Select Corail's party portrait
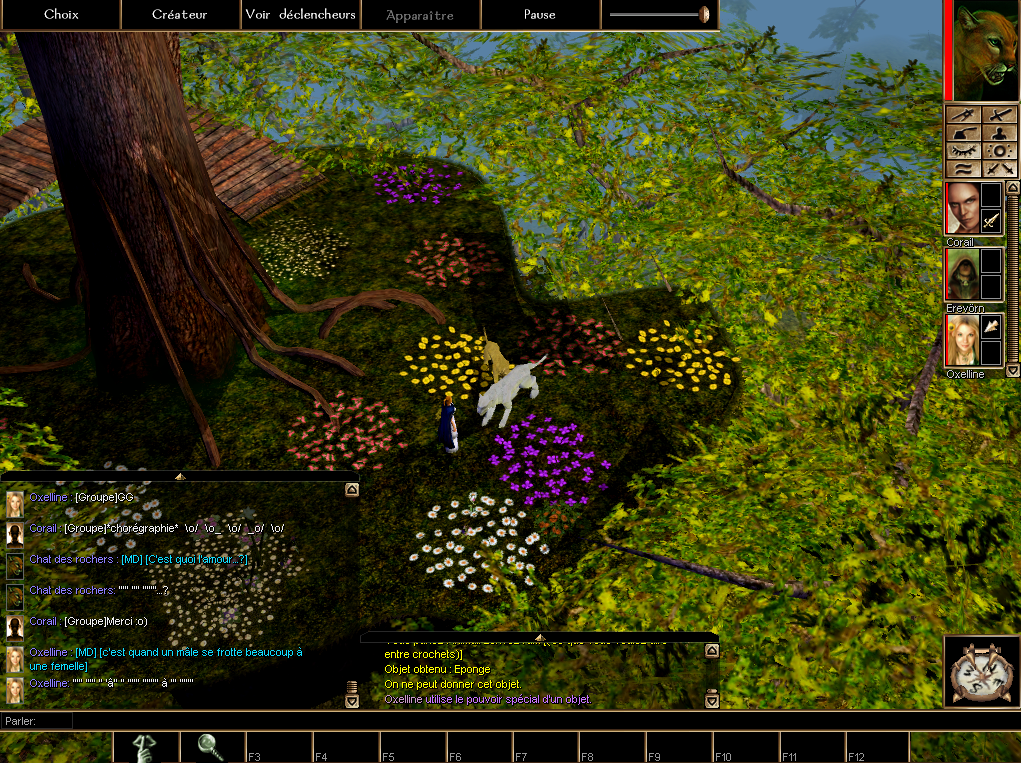This screenshot has height=763, width=1021. pyautogui.click(x=961, y=208)
